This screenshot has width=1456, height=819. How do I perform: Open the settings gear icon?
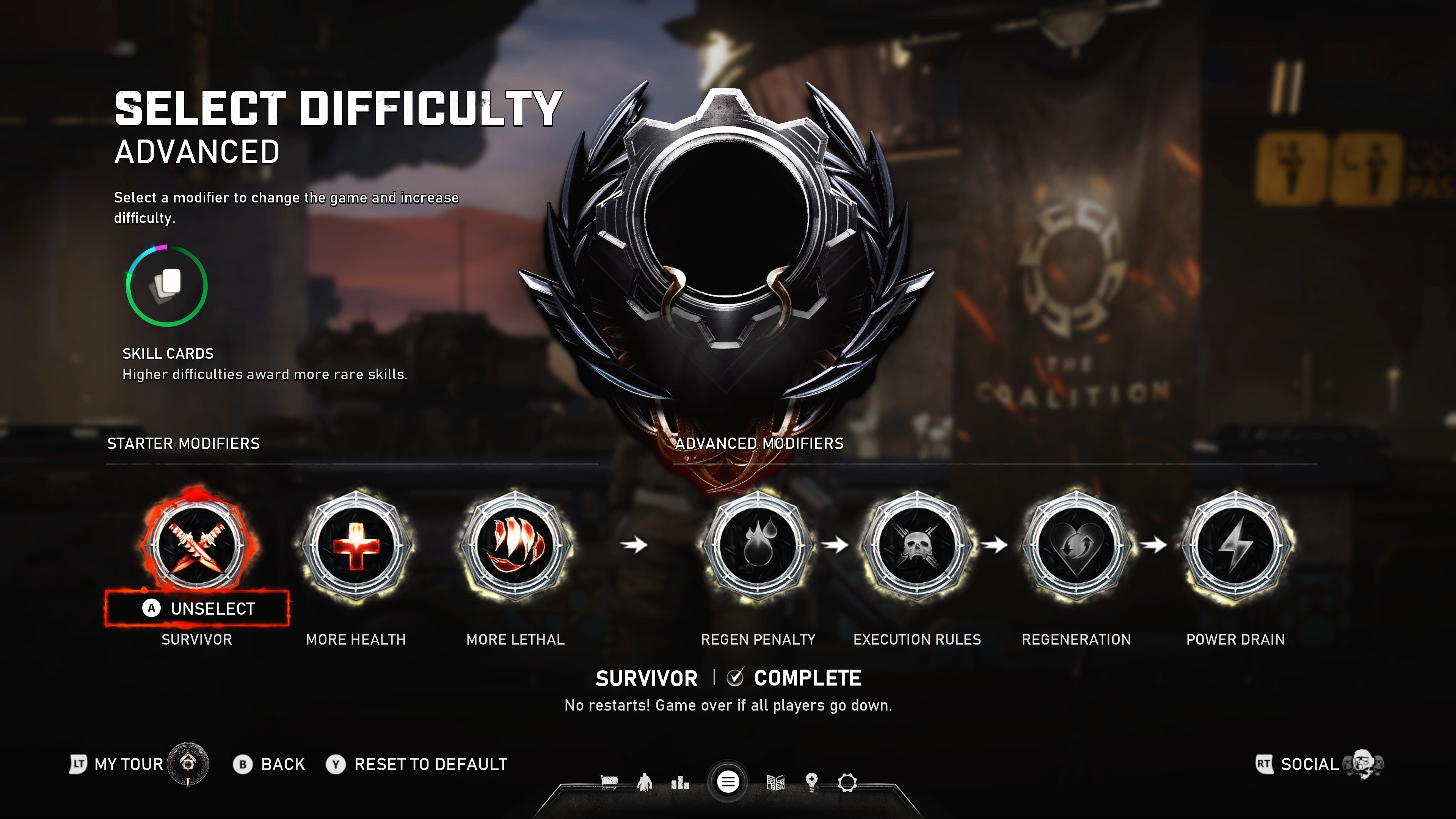click(847, 782)
